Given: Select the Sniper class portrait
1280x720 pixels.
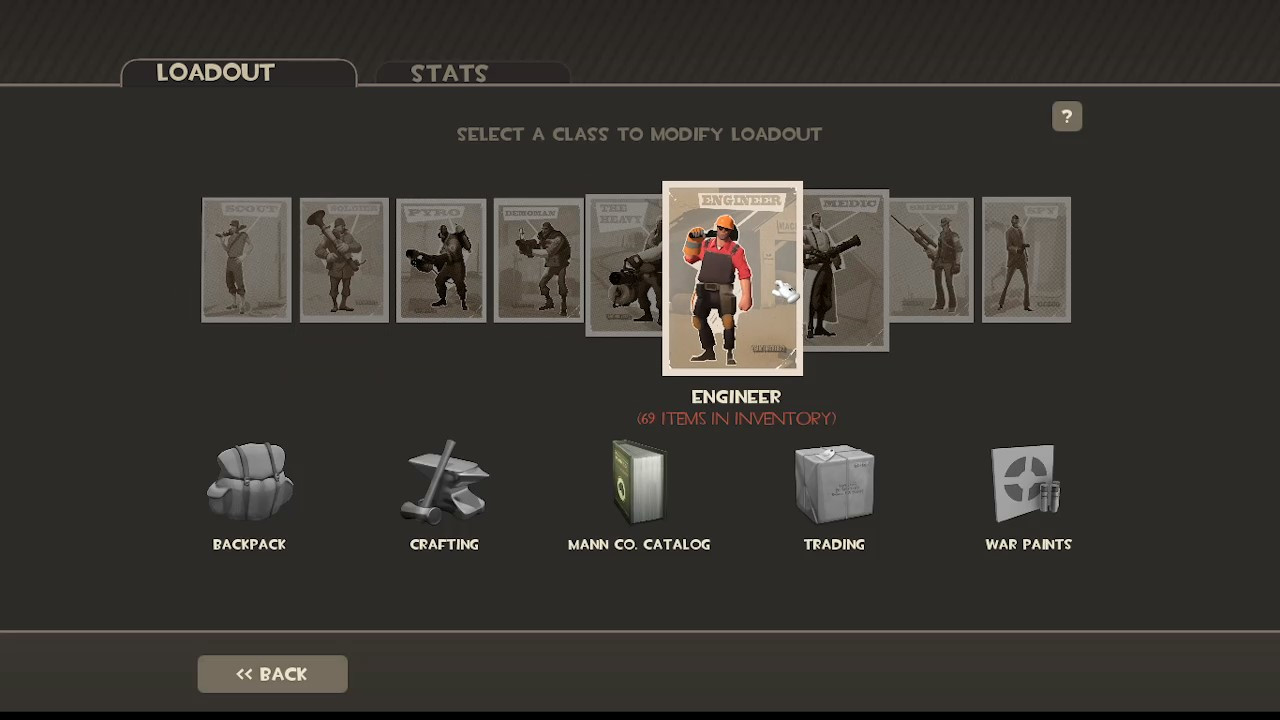Looking at the screenshot, I should (x=929, y=259).
